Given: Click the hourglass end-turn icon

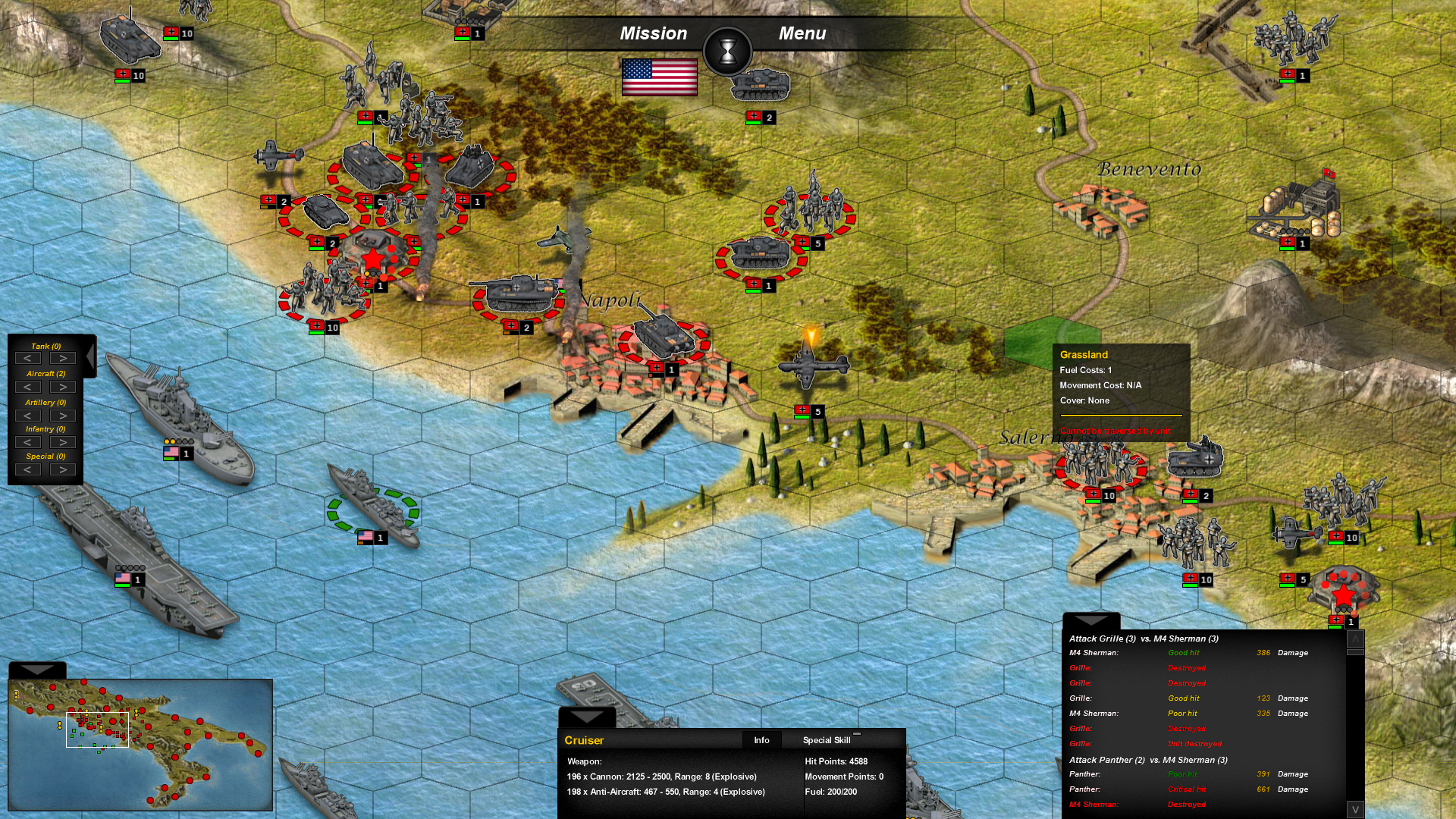Looking at the screenshot, I should click(x=726, y=52).
